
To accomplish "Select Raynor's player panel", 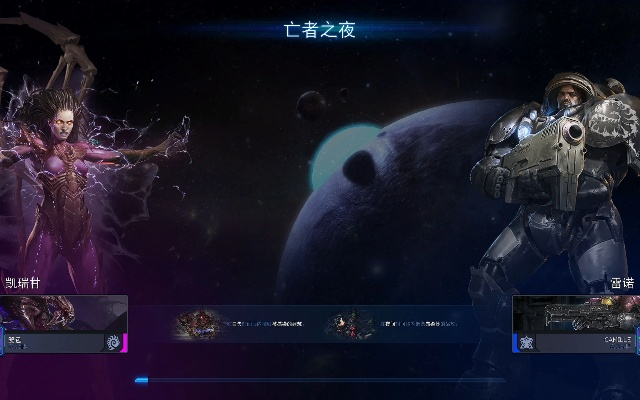I will (576, 325).
